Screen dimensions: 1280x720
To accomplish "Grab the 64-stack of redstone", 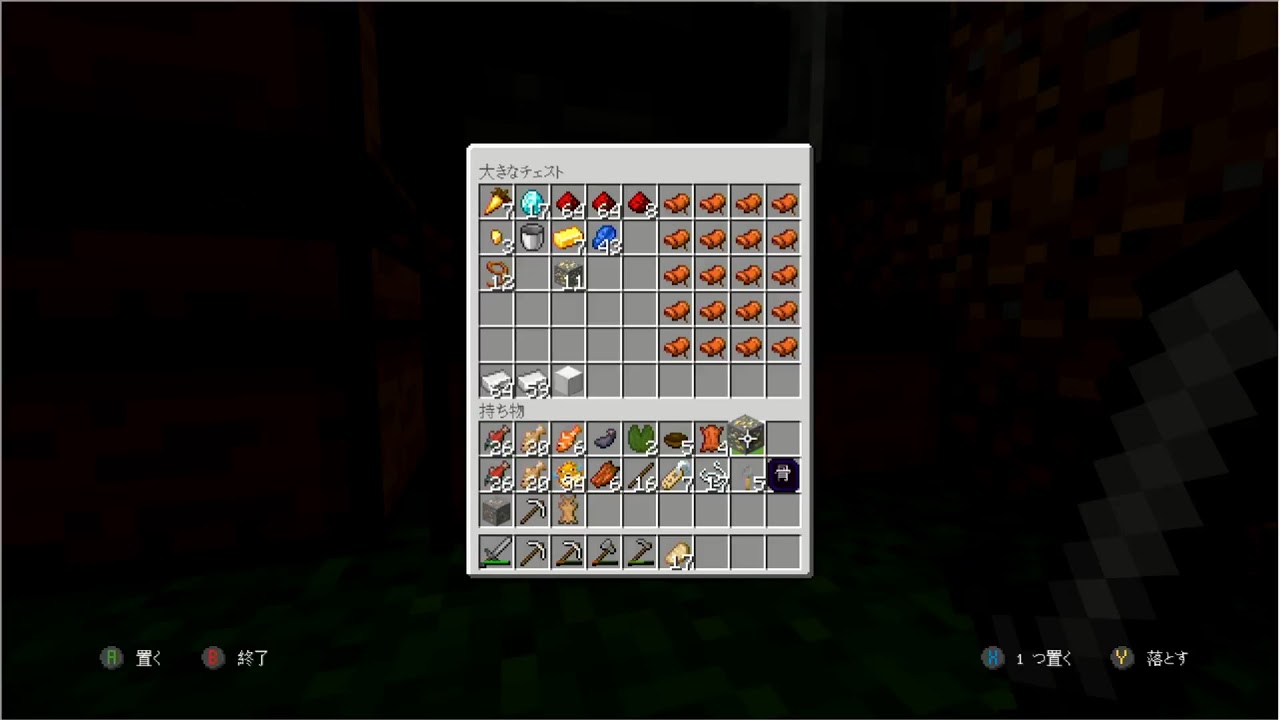I will pyautogui.click(x=568, y=205).
